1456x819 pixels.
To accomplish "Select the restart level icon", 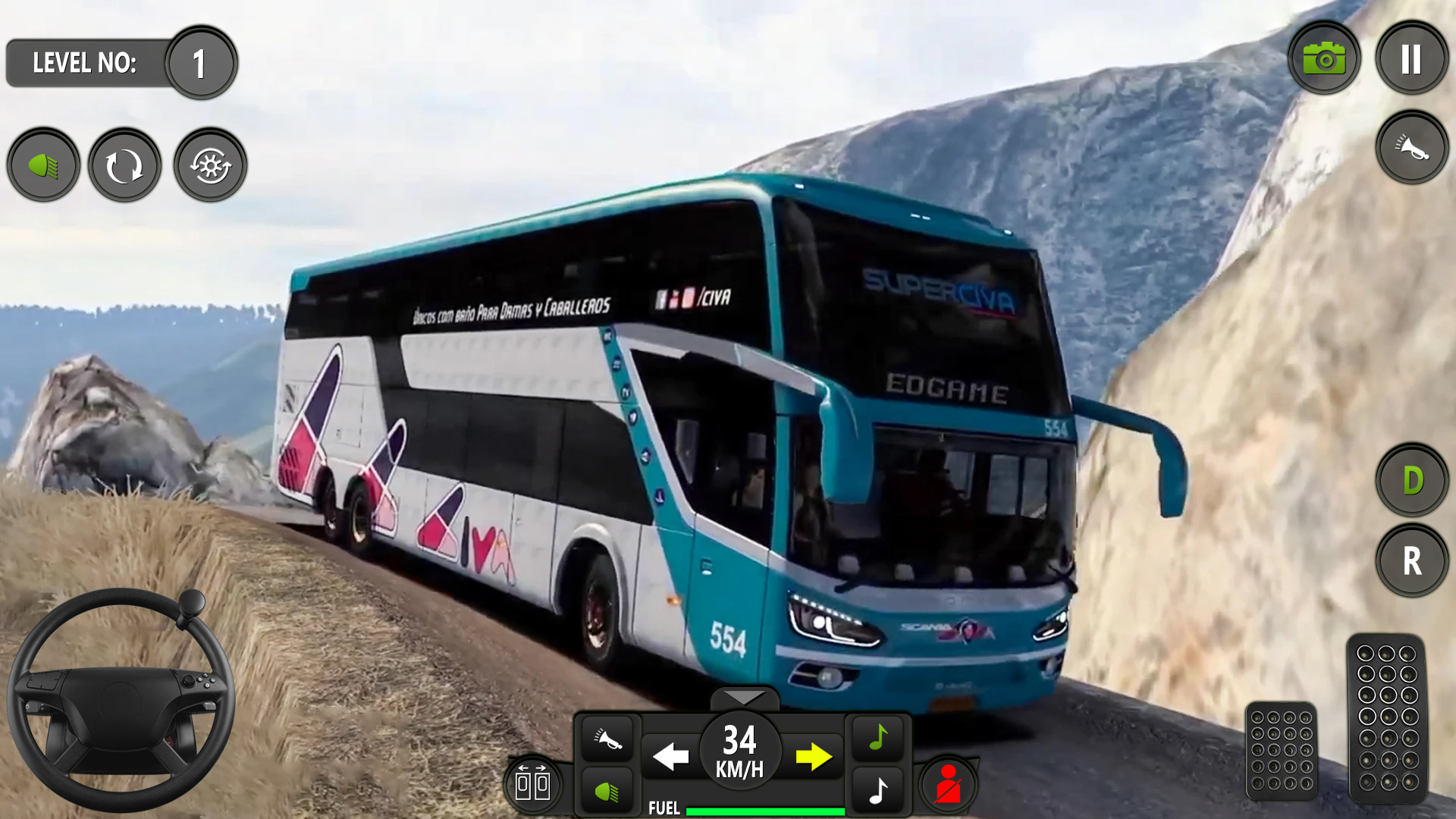I will coord(124,165).
